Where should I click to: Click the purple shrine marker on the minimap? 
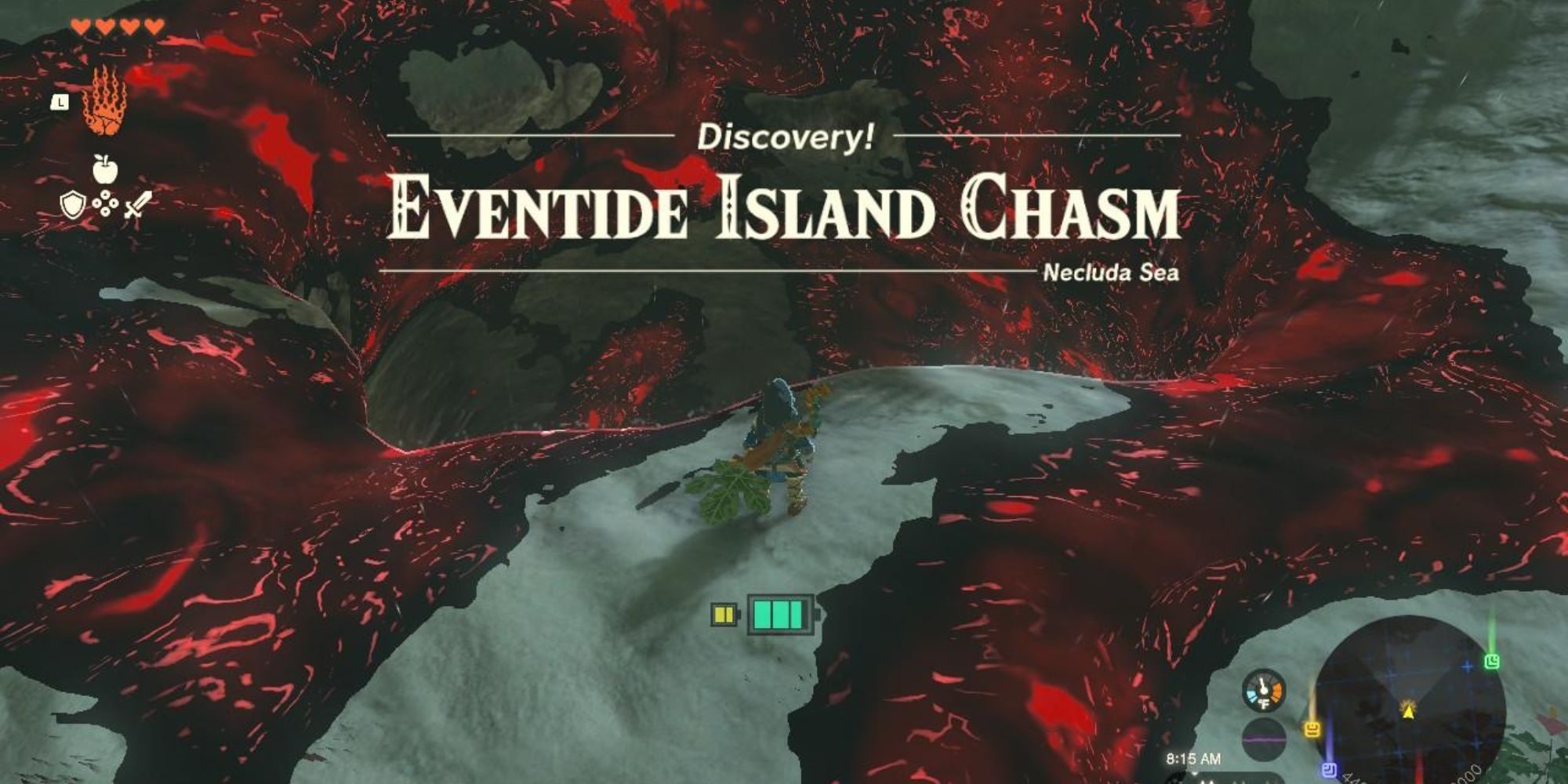point(1329,769)
